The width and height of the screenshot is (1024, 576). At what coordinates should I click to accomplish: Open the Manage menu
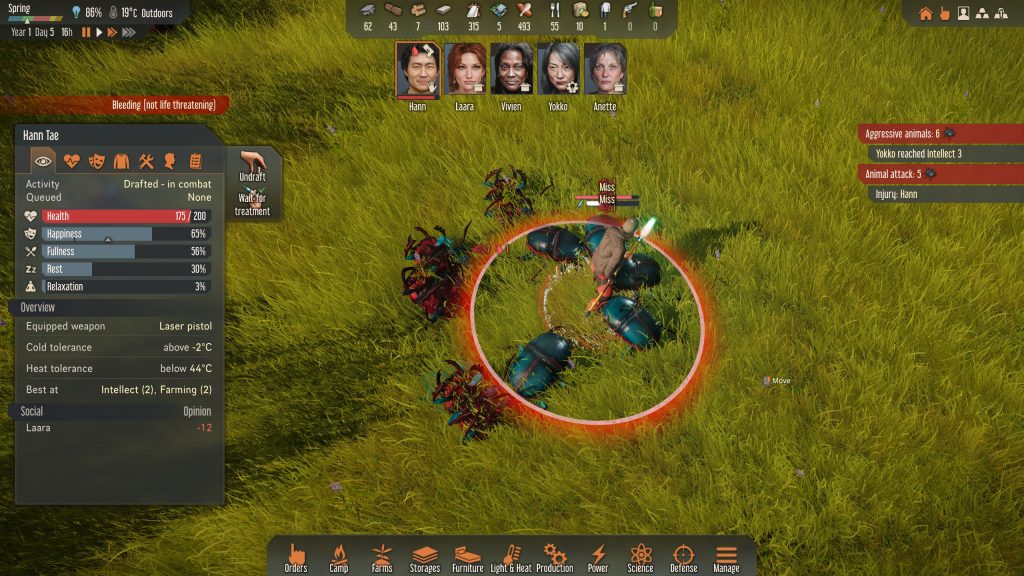pos(727,557)
